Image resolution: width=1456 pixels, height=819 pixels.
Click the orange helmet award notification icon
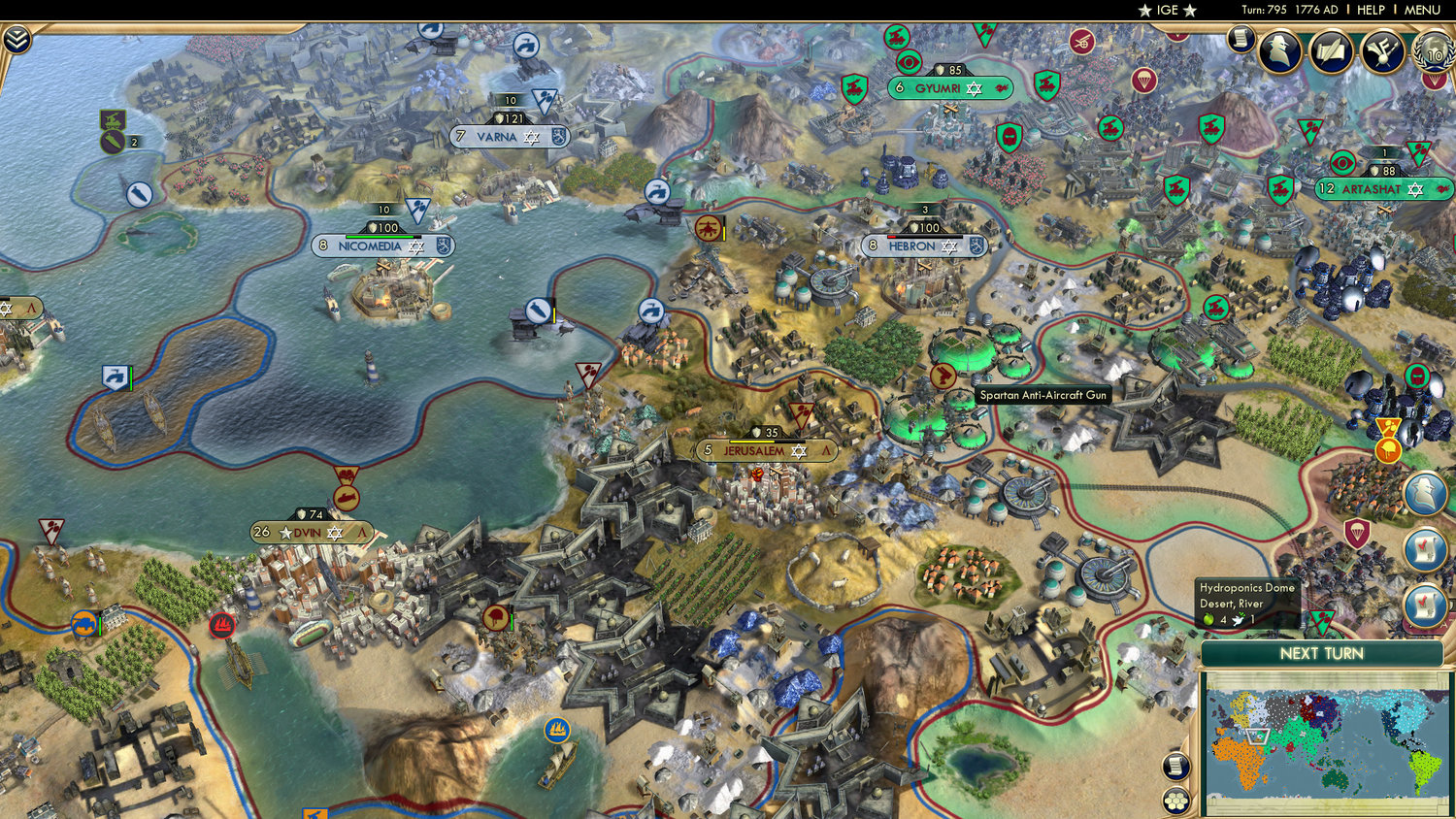click(1388, 449)
